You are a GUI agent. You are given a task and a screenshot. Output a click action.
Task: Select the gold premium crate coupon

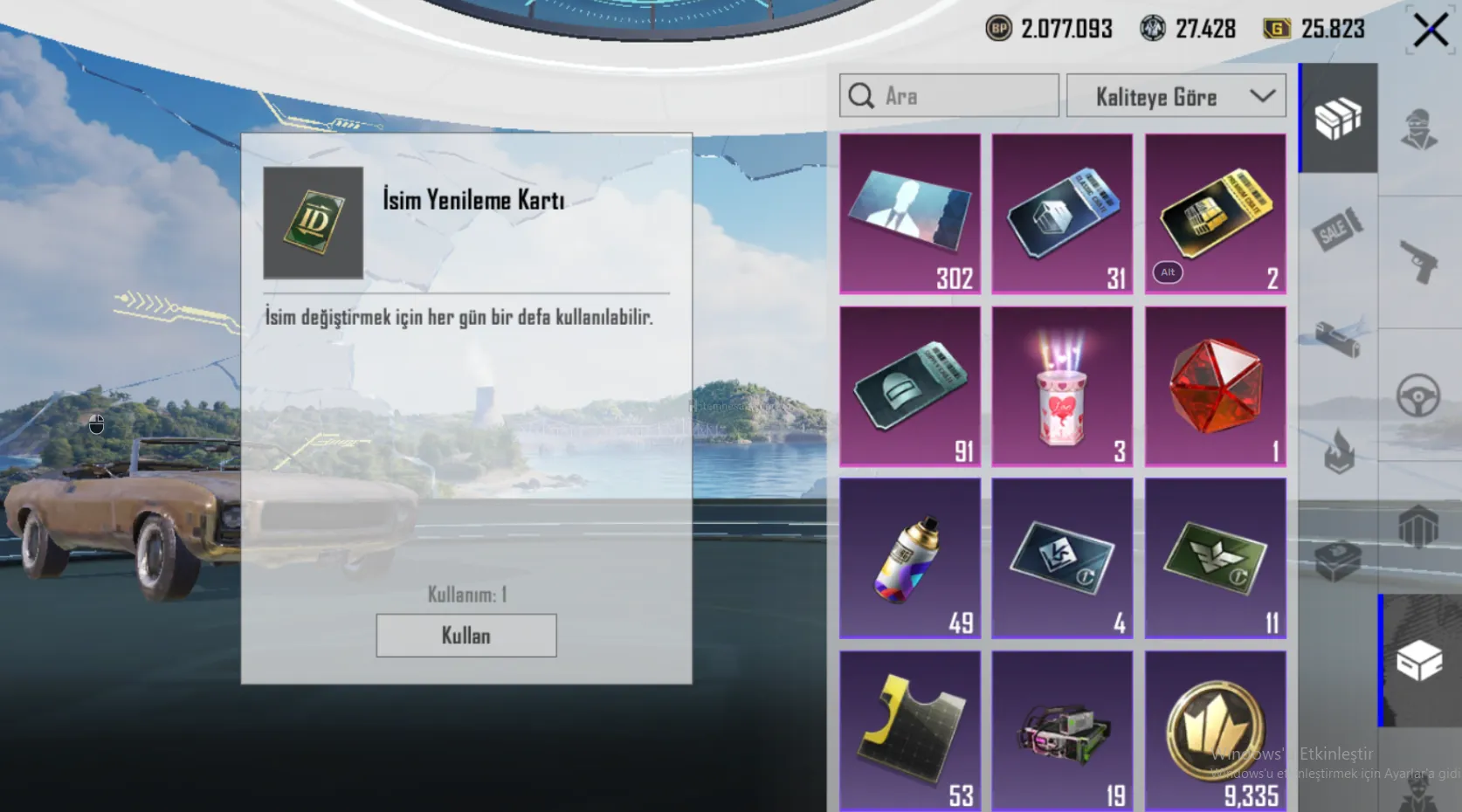1215,213
